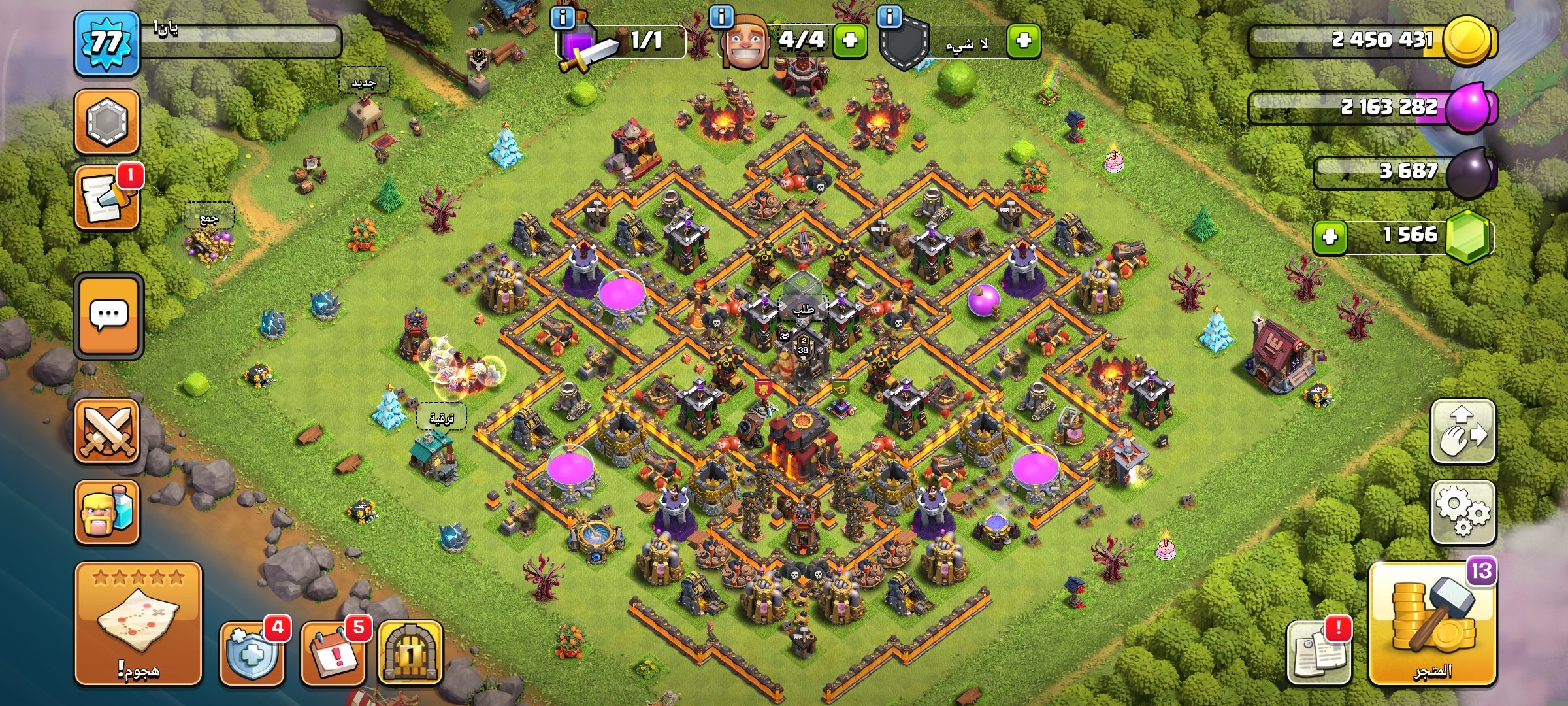This screenshot has width=1568, height=706.
Task: Open the golden gate button
Action: (x=410, y=653)
